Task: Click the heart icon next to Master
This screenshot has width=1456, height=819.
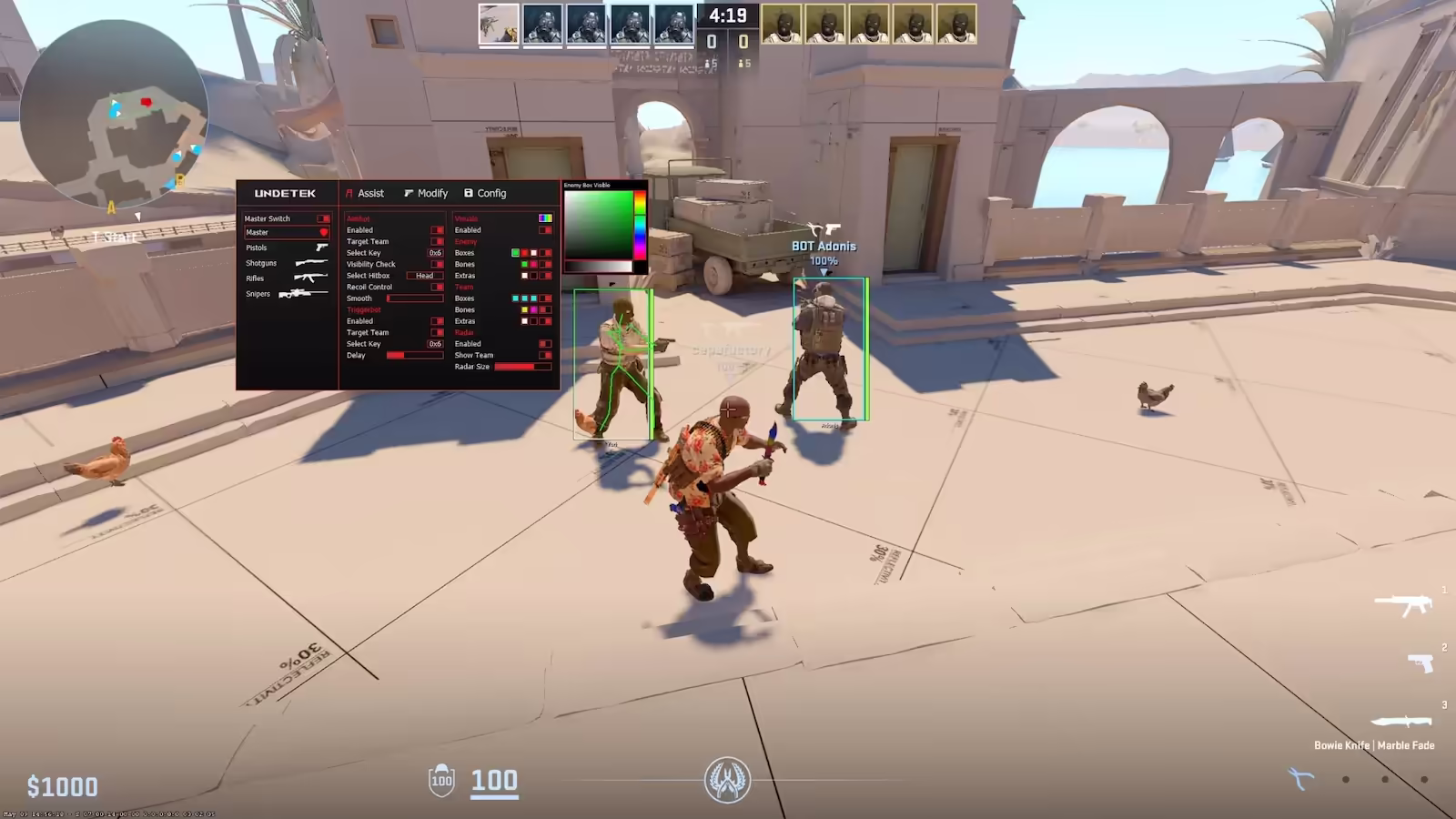Action: point(325,232)
